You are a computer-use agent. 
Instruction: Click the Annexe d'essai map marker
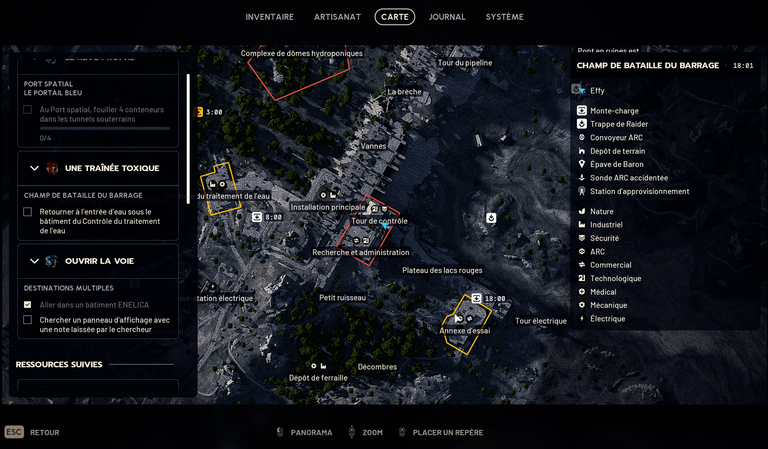(x=465, y=330)
